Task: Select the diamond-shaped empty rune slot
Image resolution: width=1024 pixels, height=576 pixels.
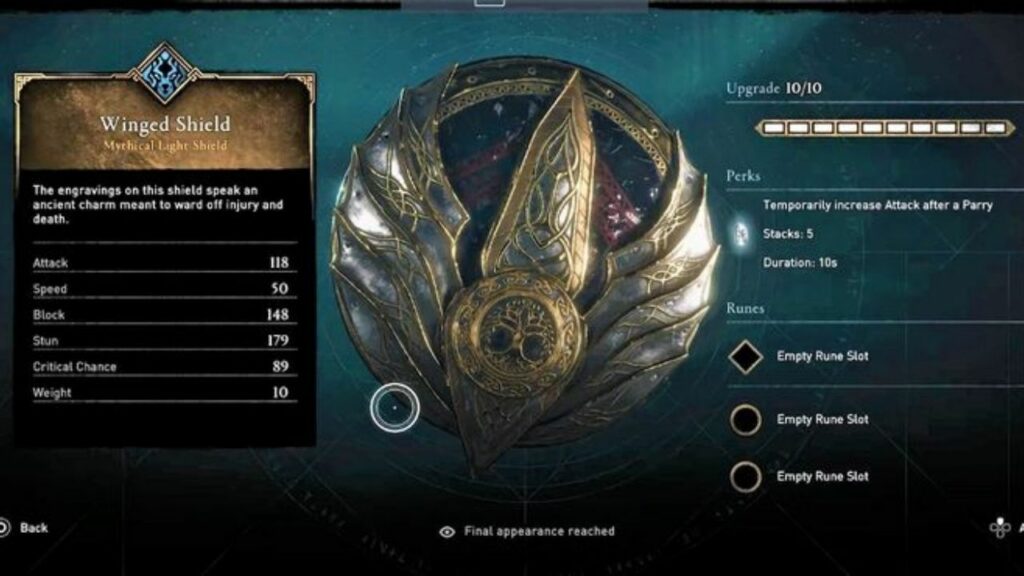Action: tap(745, 357)
